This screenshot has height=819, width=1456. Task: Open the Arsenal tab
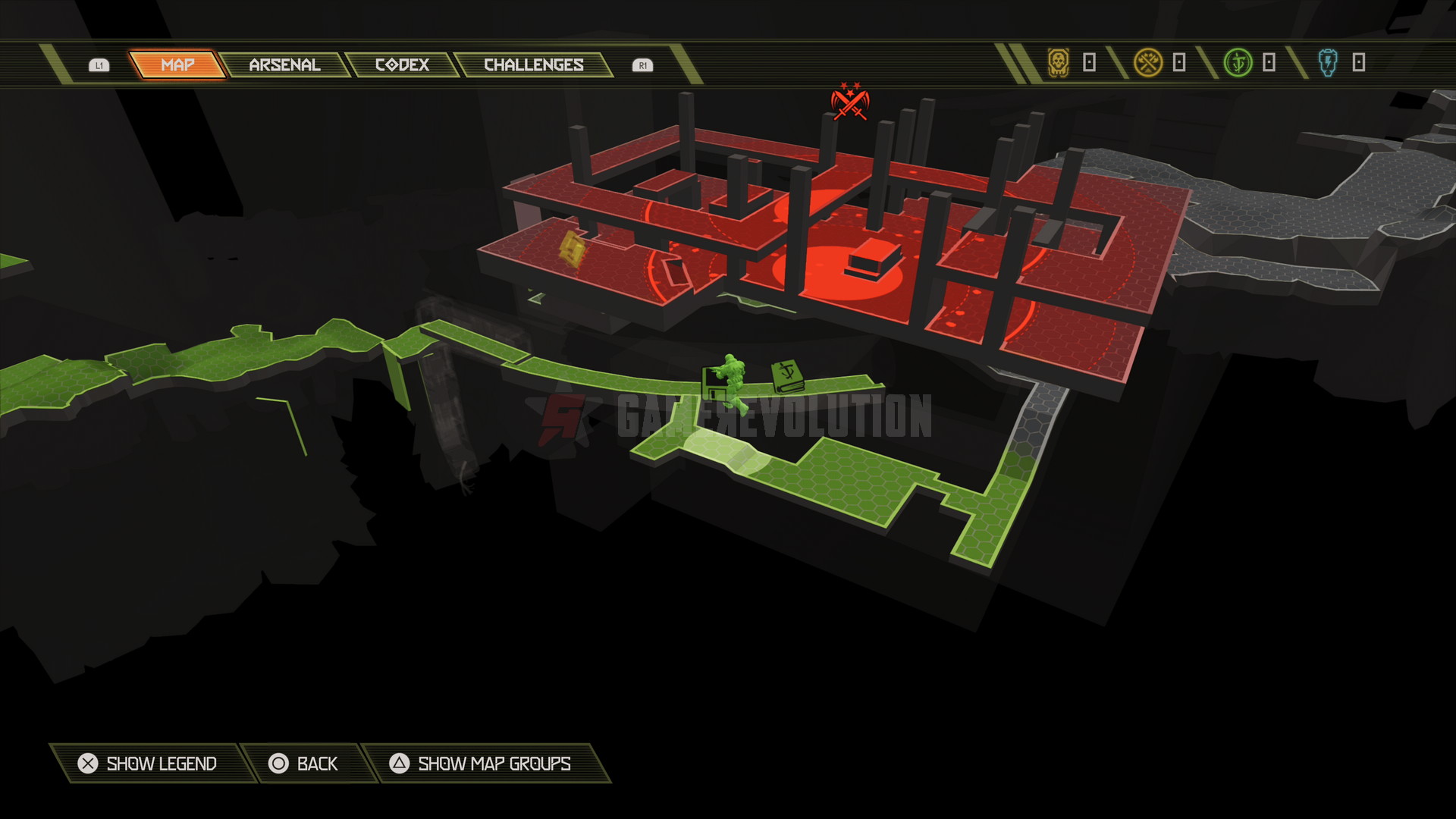pos(284,65)
